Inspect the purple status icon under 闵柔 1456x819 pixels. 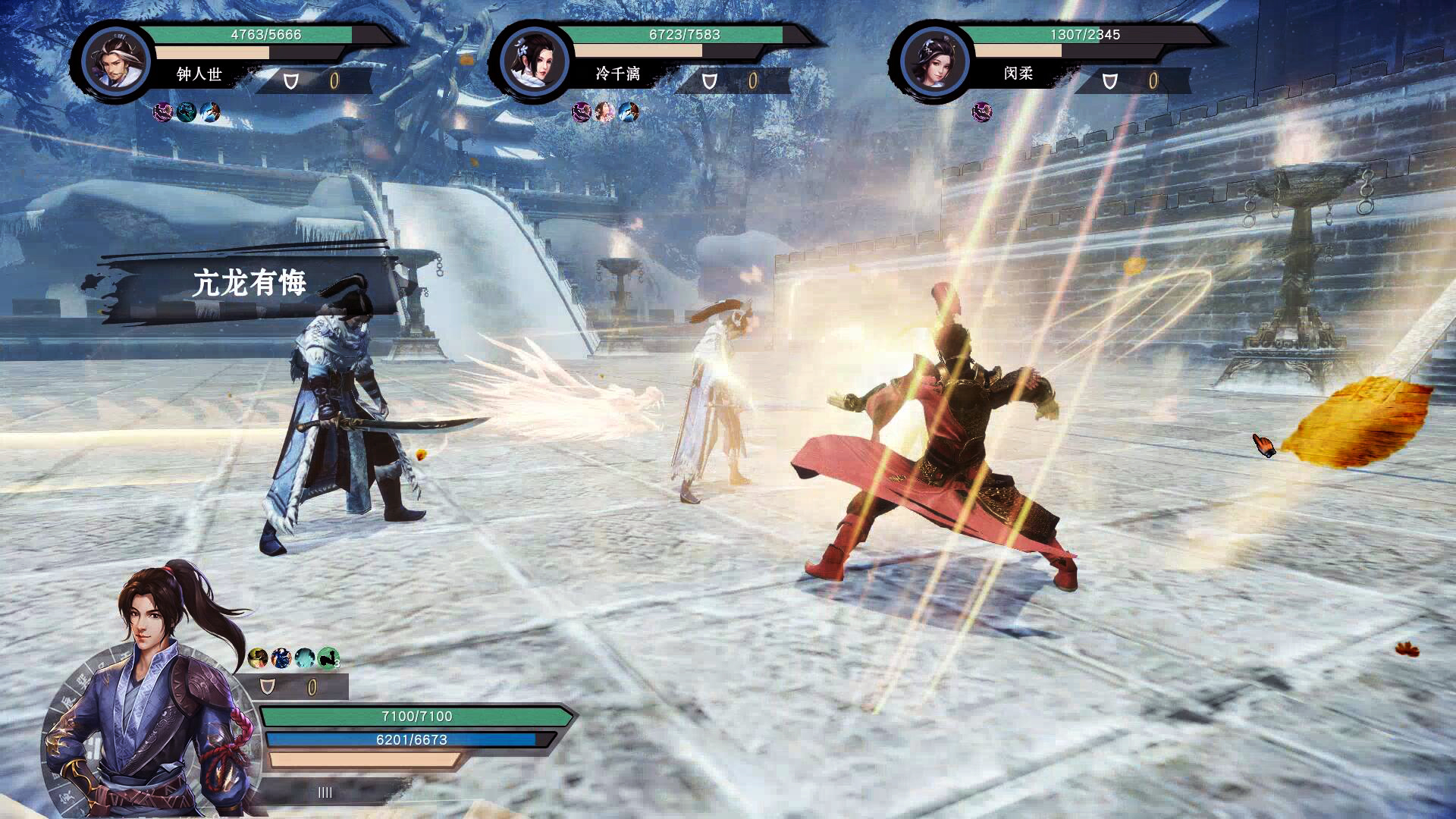coord(982,112)
